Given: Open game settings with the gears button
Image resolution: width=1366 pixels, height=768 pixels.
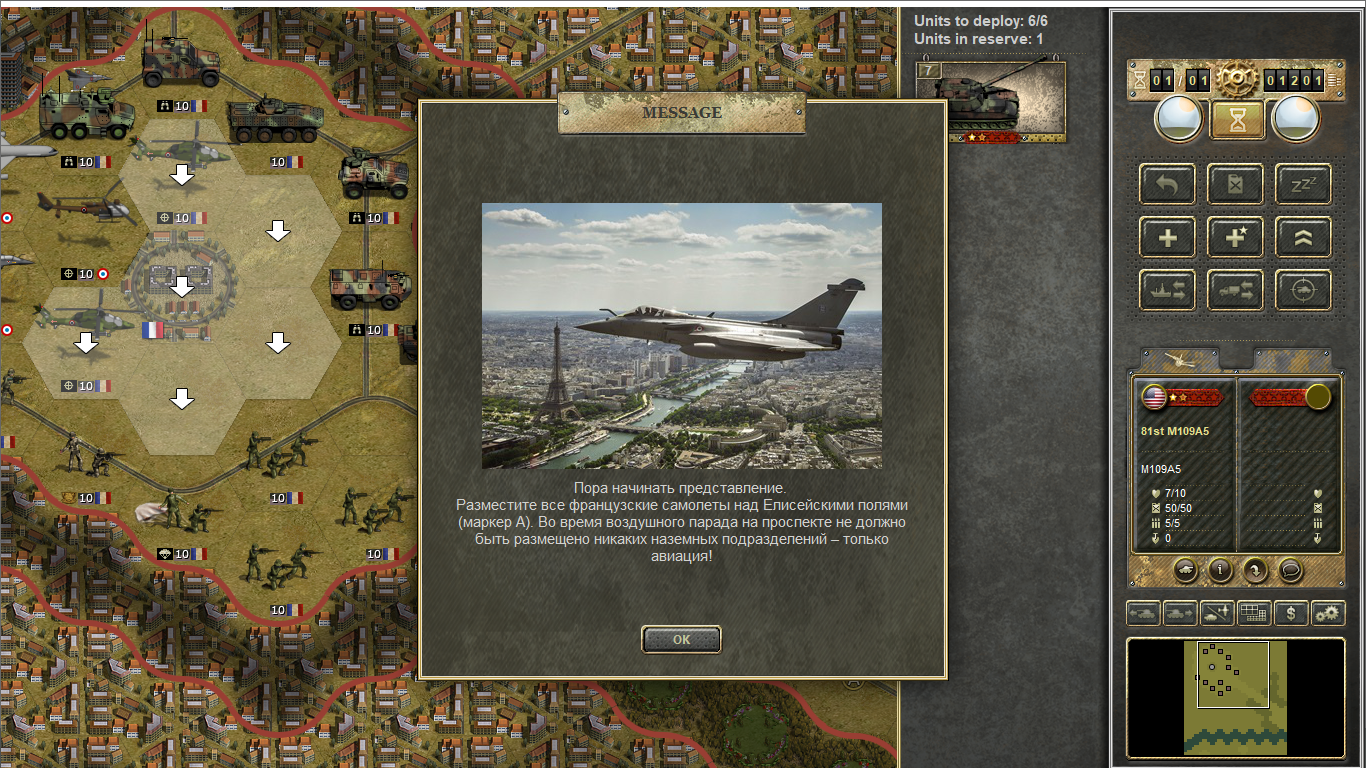Looking at the screenshot, I should (x=1328, y=613).
